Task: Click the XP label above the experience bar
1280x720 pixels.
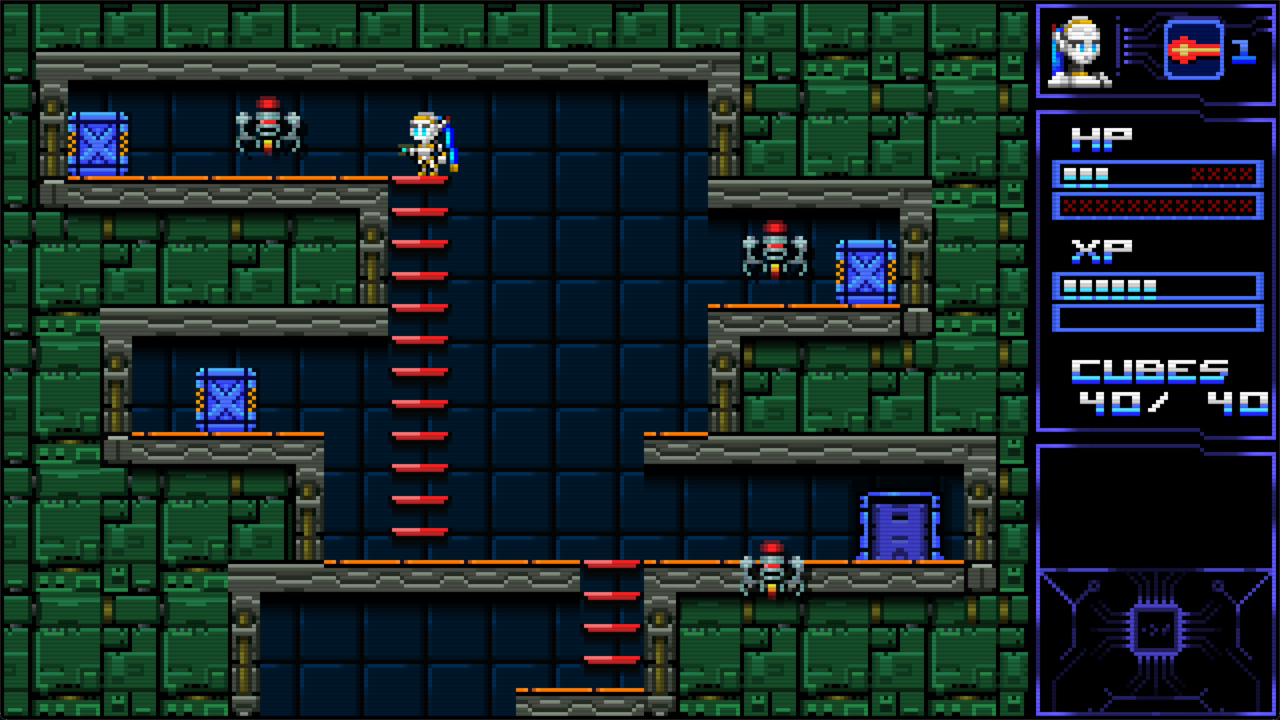Action: [x=1103, y=250]
